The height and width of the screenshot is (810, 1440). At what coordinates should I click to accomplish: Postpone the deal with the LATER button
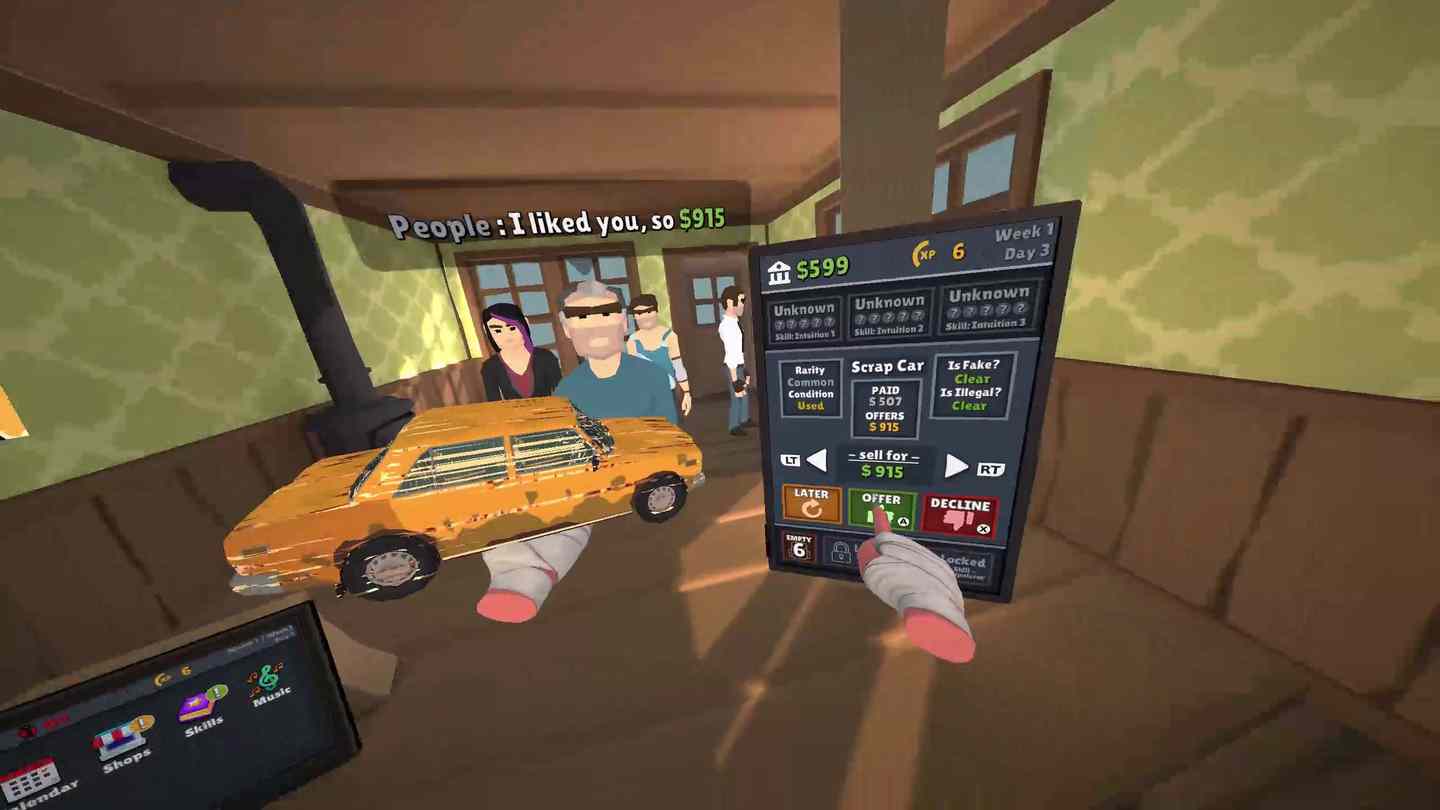click(811, 503)
